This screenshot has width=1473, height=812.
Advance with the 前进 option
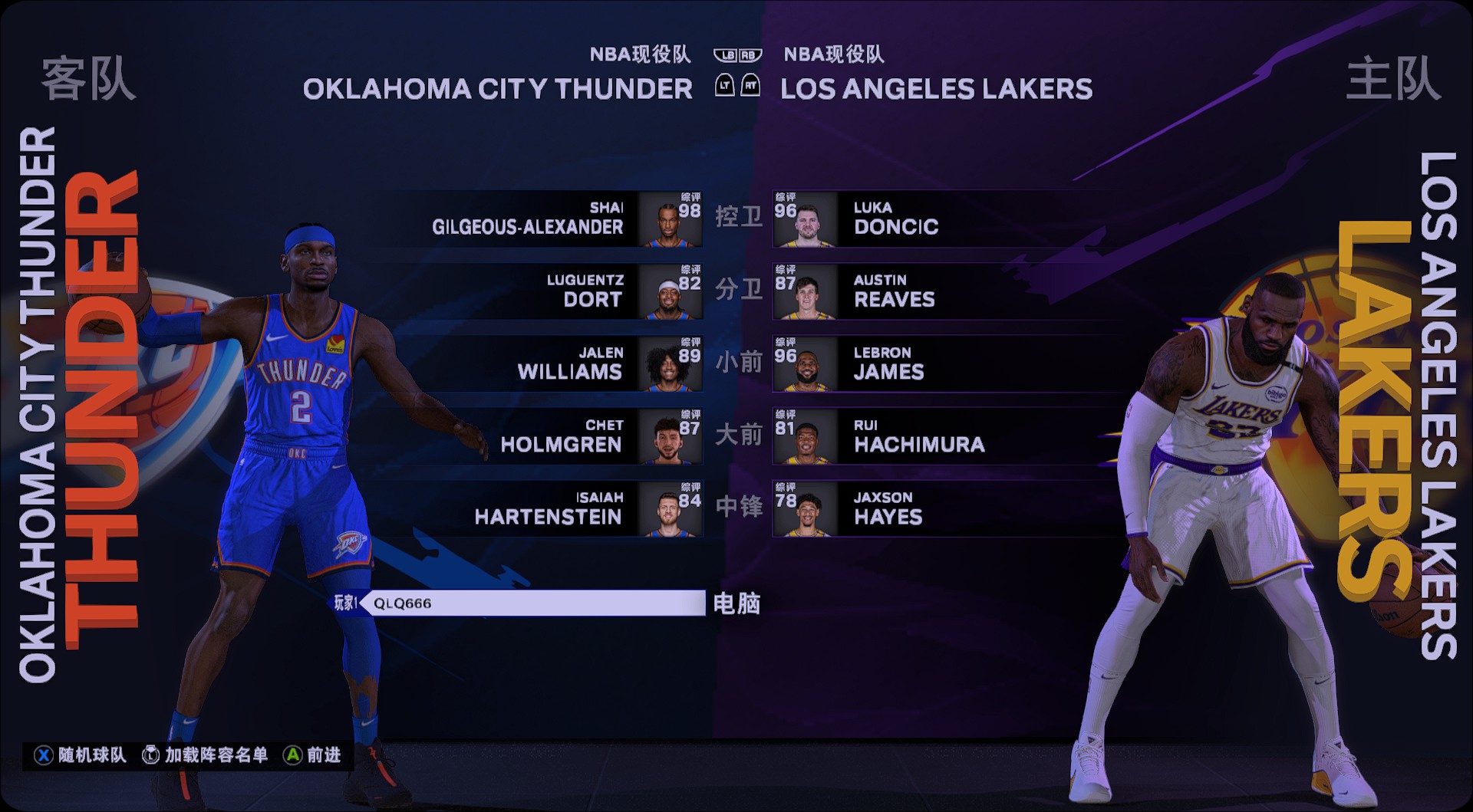(313, 755)
